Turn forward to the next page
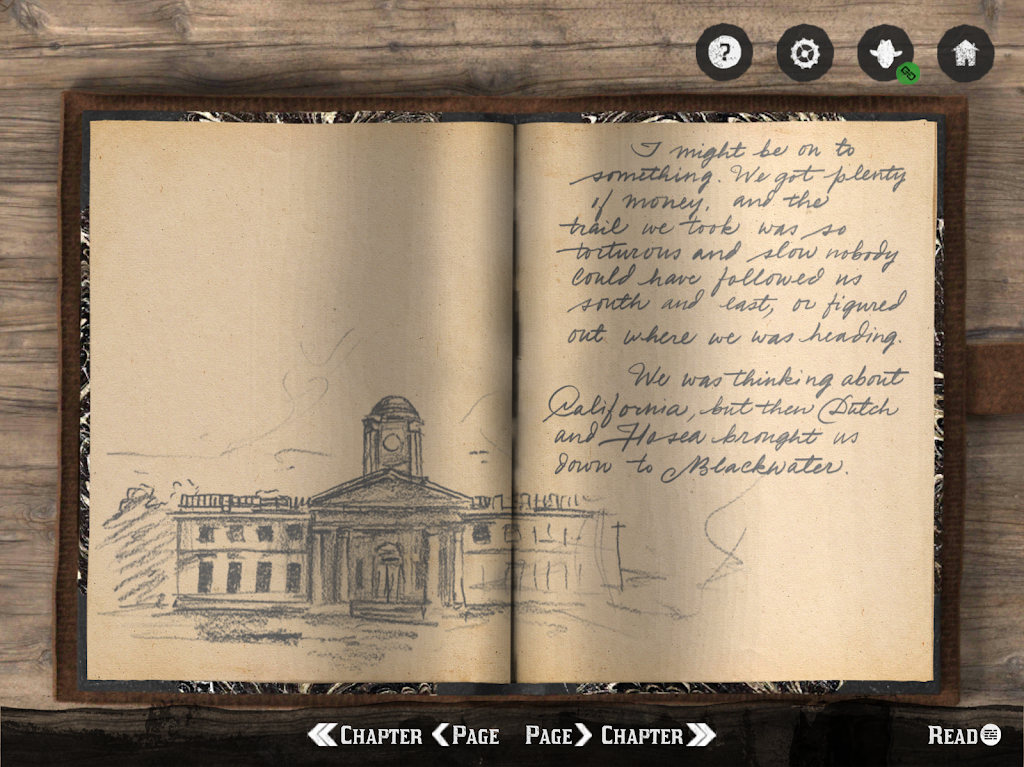The height and width of the screenshot is (767, 1024). tap(558, 736)
